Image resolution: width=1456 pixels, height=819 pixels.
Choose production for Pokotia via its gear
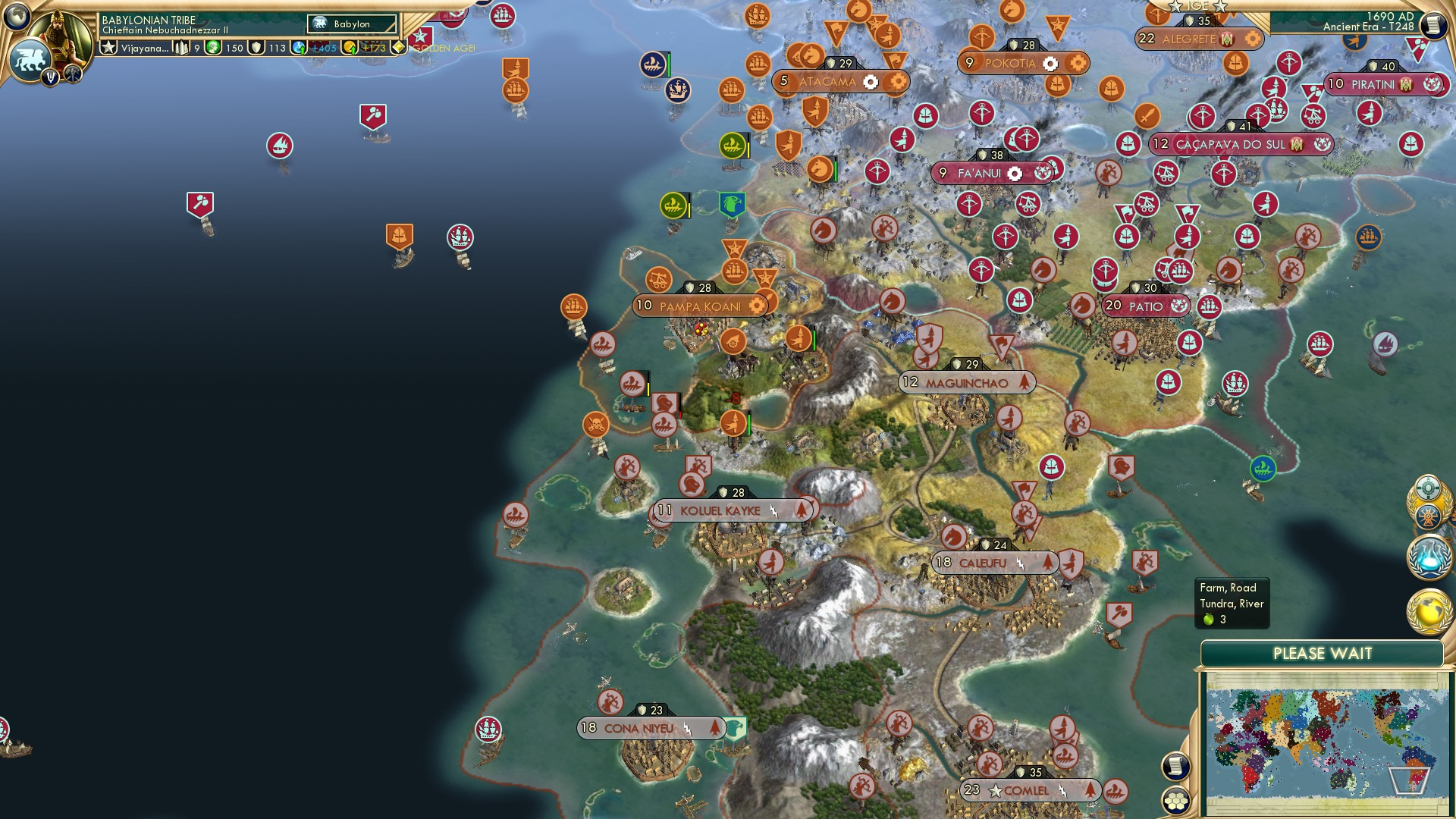pos(1050,64)
